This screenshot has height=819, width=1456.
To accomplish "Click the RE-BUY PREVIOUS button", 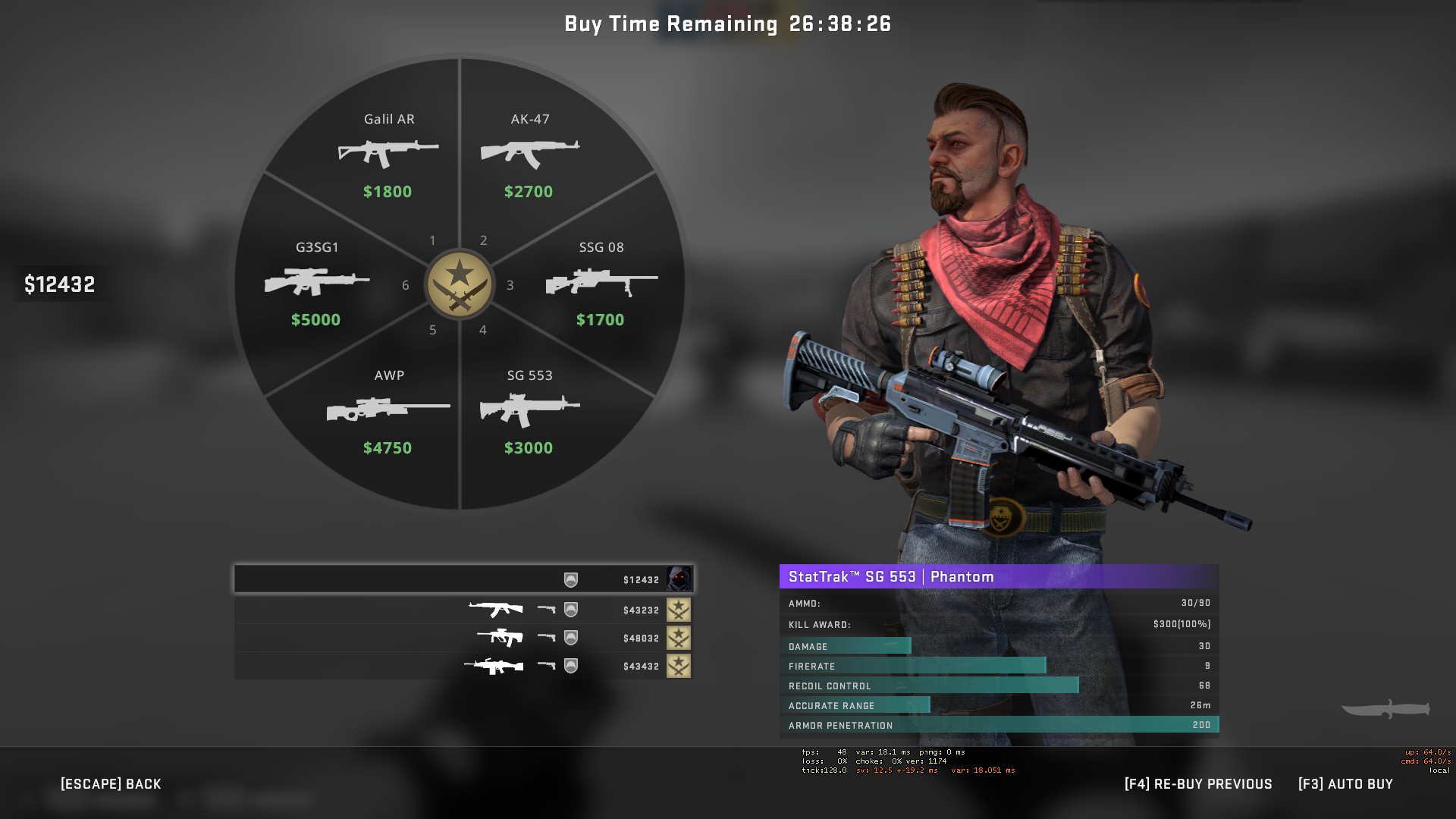I will click(x=1198, y=783).
